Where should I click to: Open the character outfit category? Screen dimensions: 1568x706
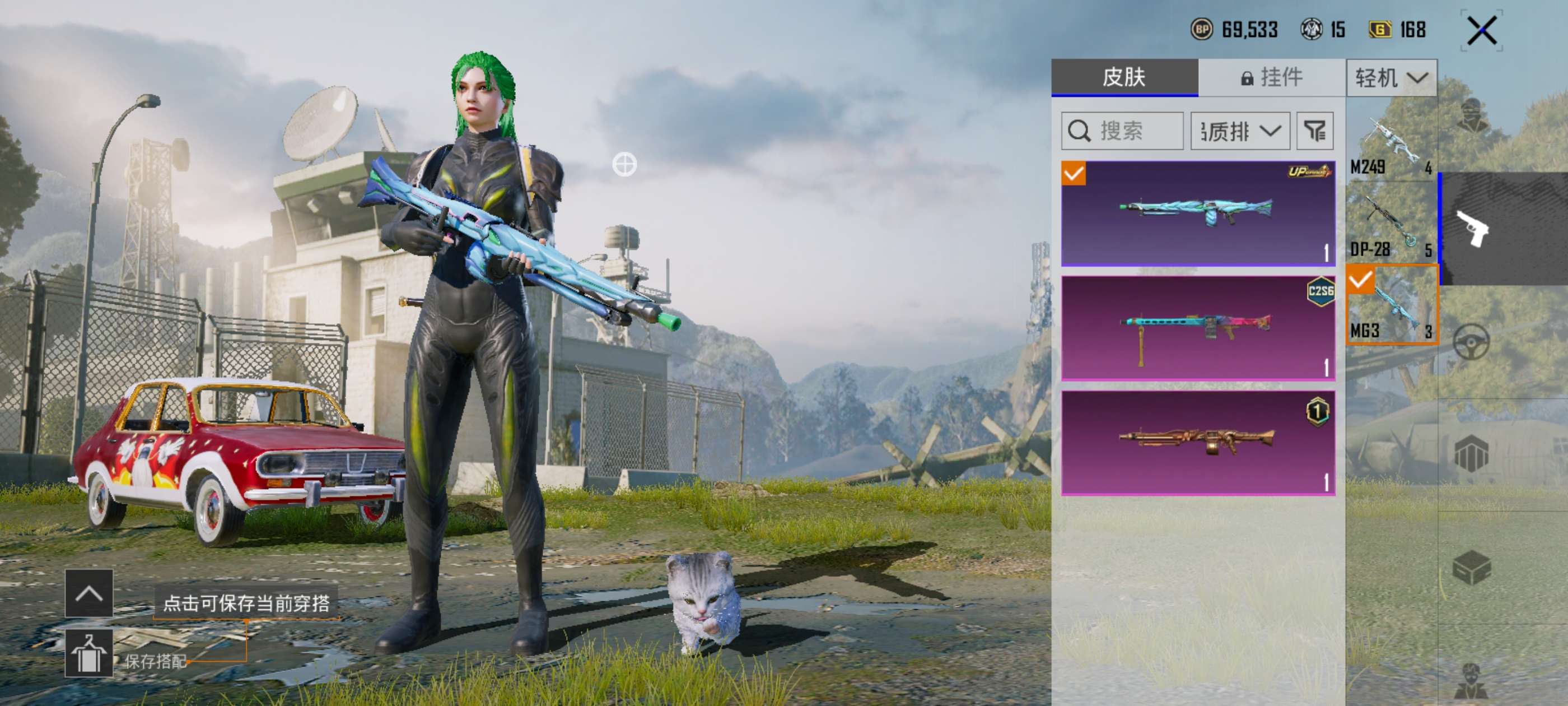click(1472, 116)
